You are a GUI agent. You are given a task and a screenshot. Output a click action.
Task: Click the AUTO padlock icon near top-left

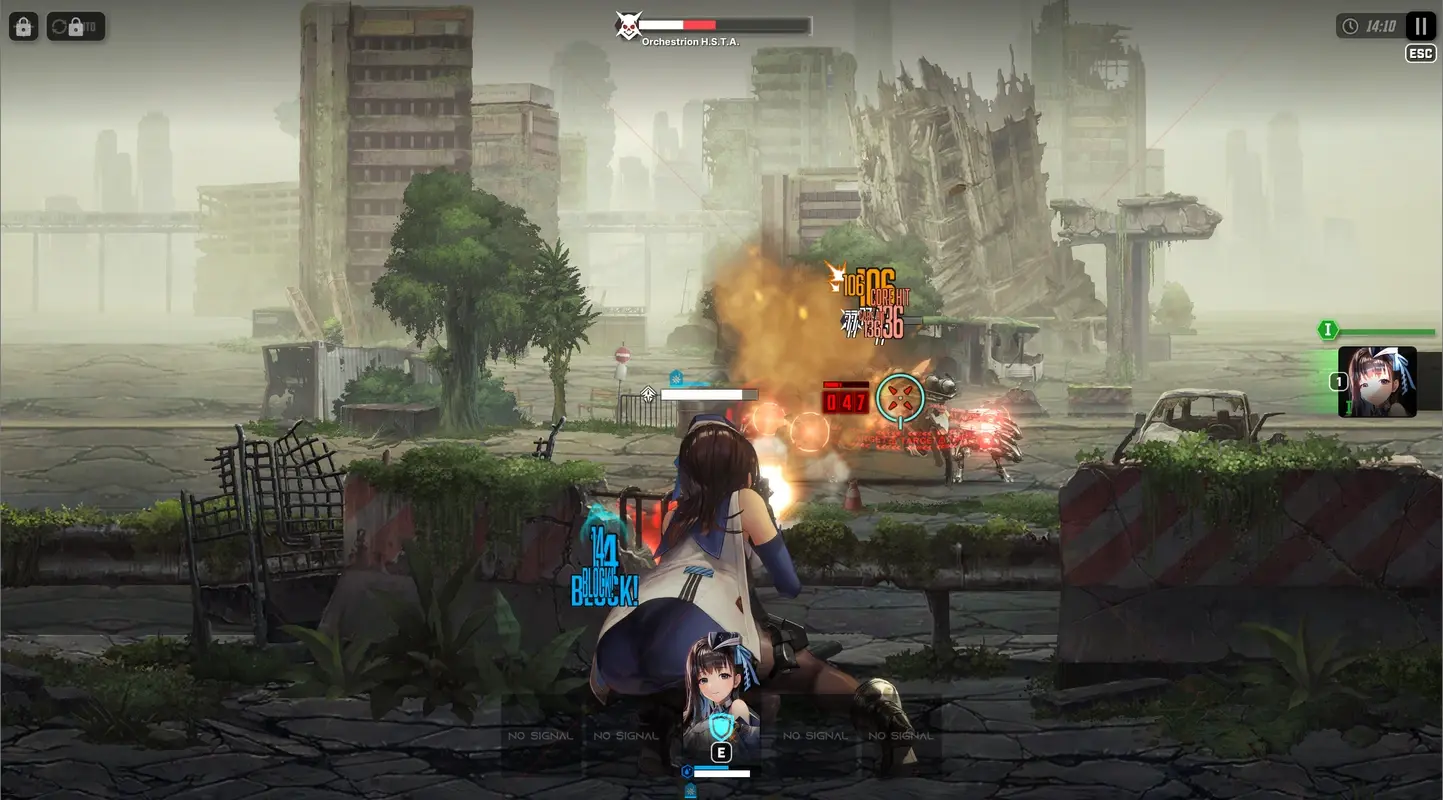(x=76, y=26)
